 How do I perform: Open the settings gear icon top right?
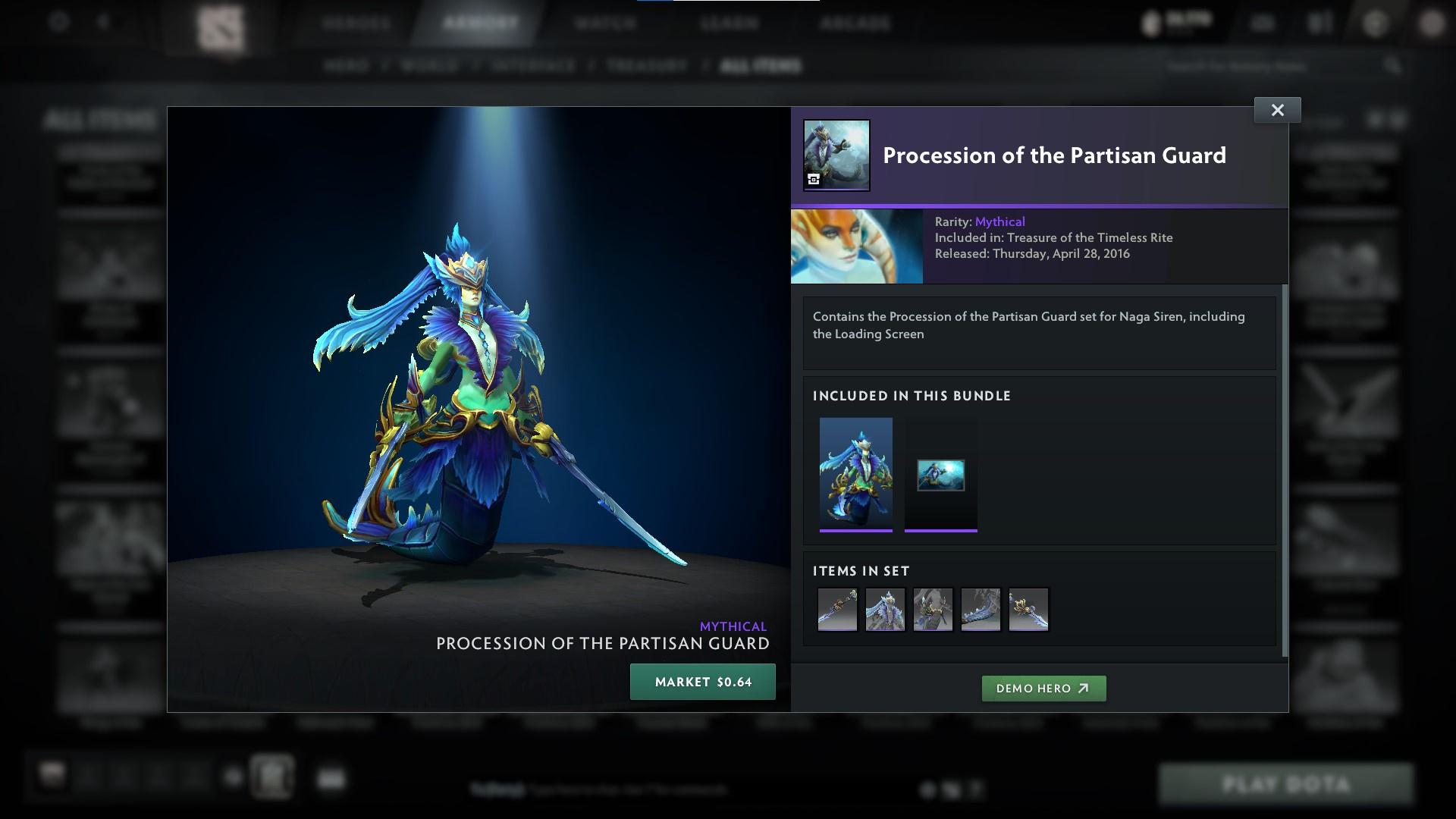(x=1373, y=23)
